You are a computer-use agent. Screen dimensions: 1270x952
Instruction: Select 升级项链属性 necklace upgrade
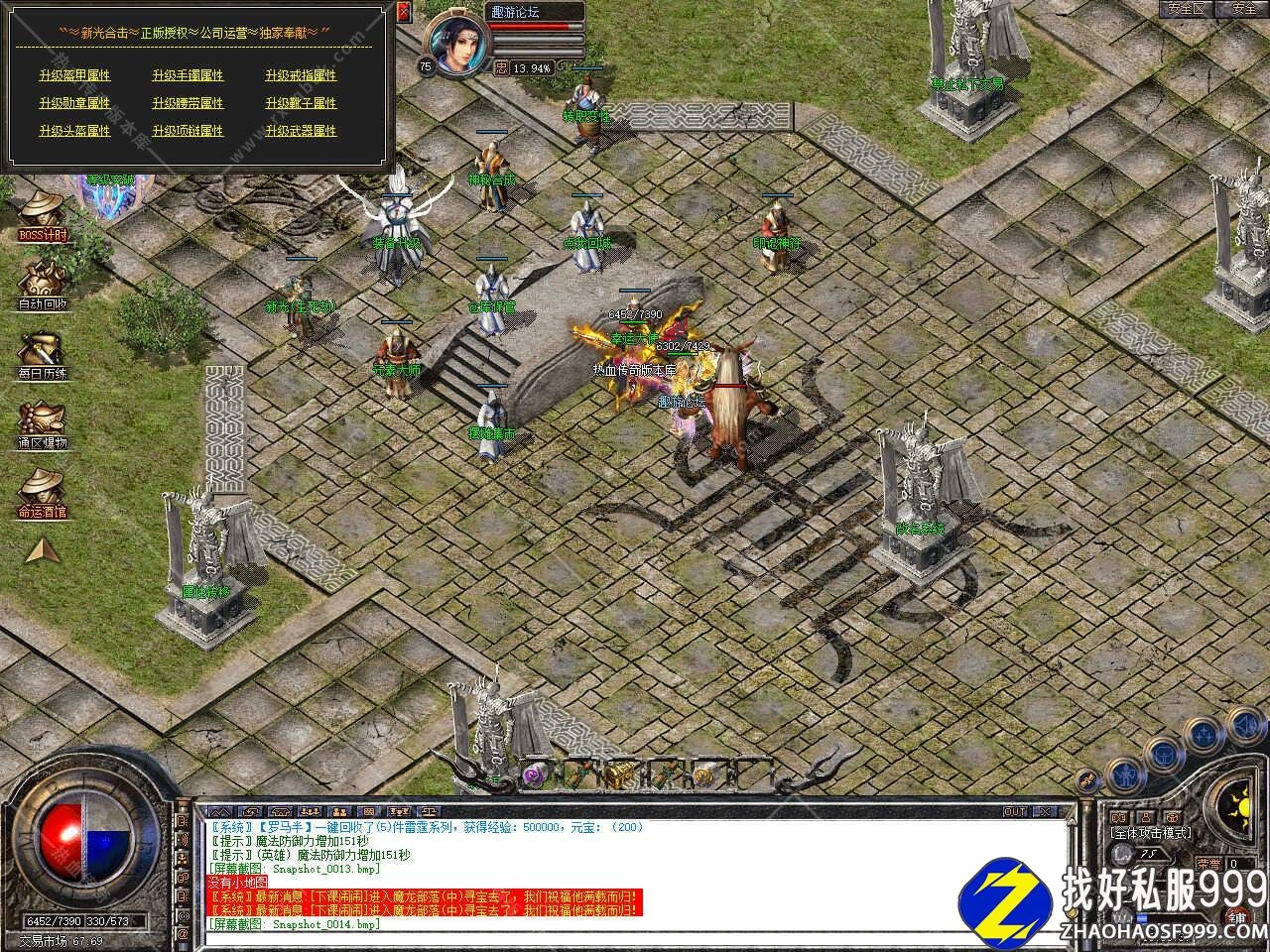tap(188, 131)
